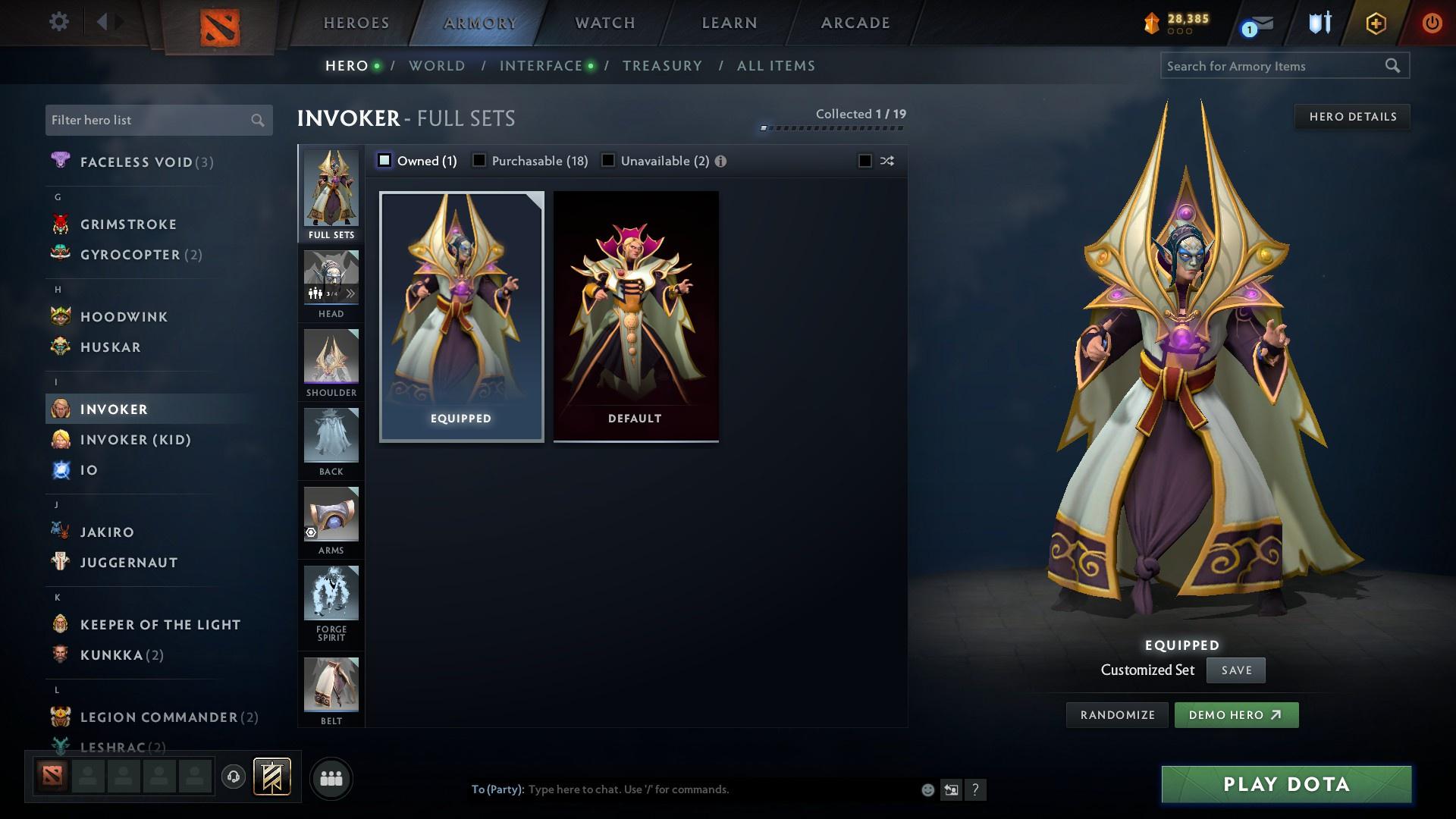This screenshot has height=819, width=1456.
Task: Open friends list with the three-people icon
Action: coord(331,778)
